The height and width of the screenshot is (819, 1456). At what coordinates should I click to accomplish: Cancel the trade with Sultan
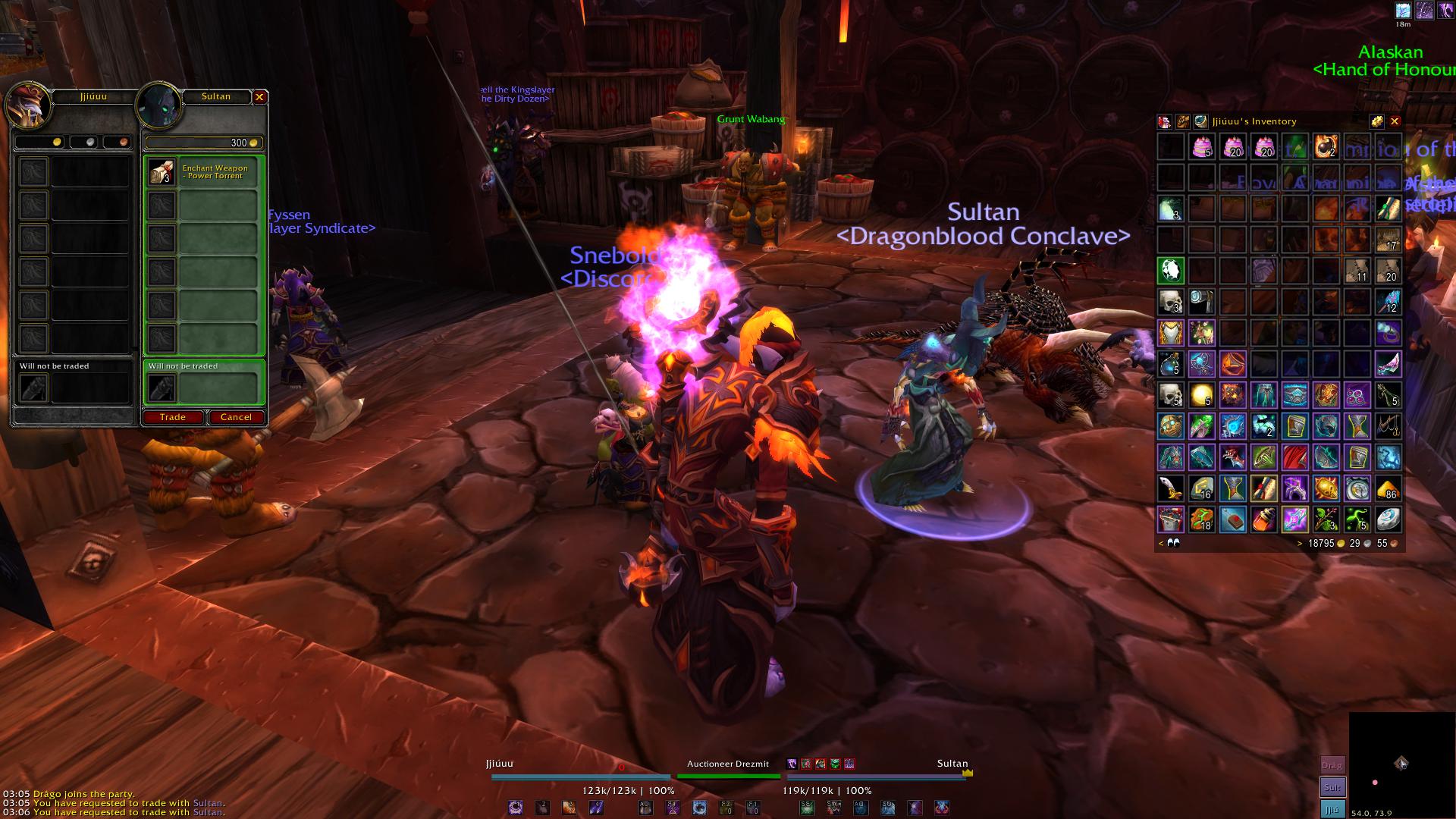[x=236, y=417]
